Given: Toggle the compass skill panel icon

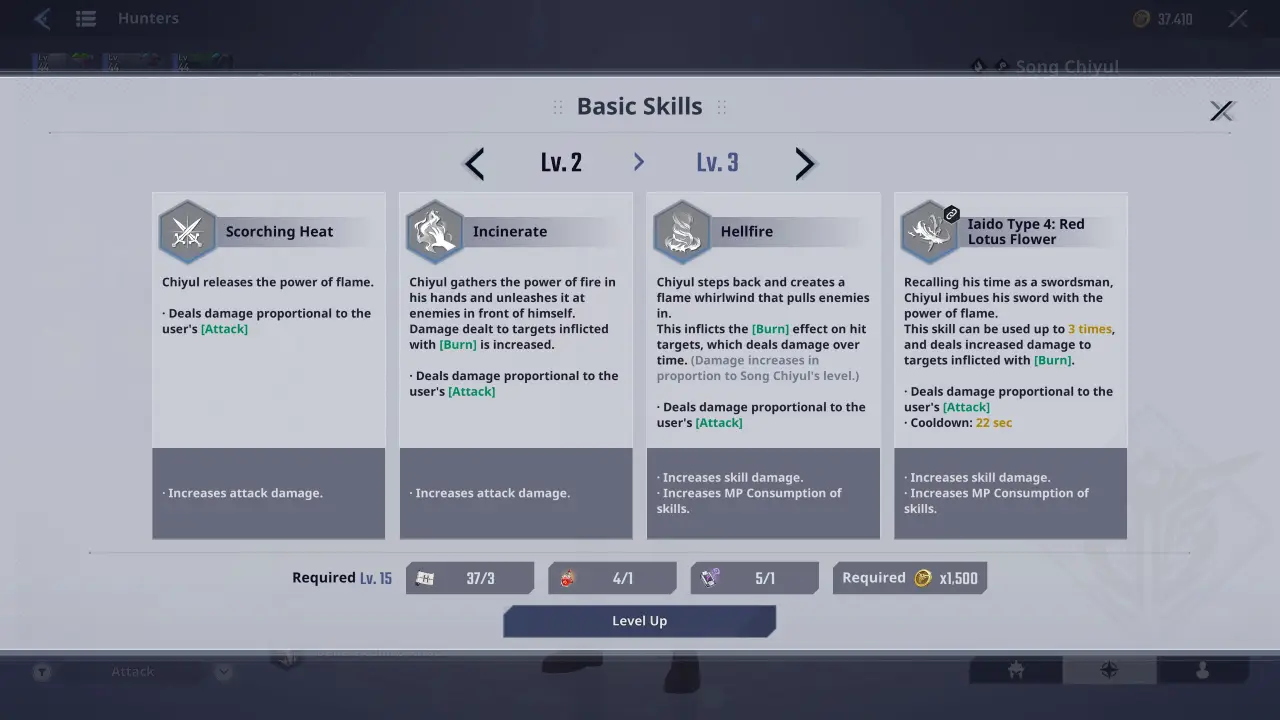Looking at the screenshot, I should coord(1110,671).
